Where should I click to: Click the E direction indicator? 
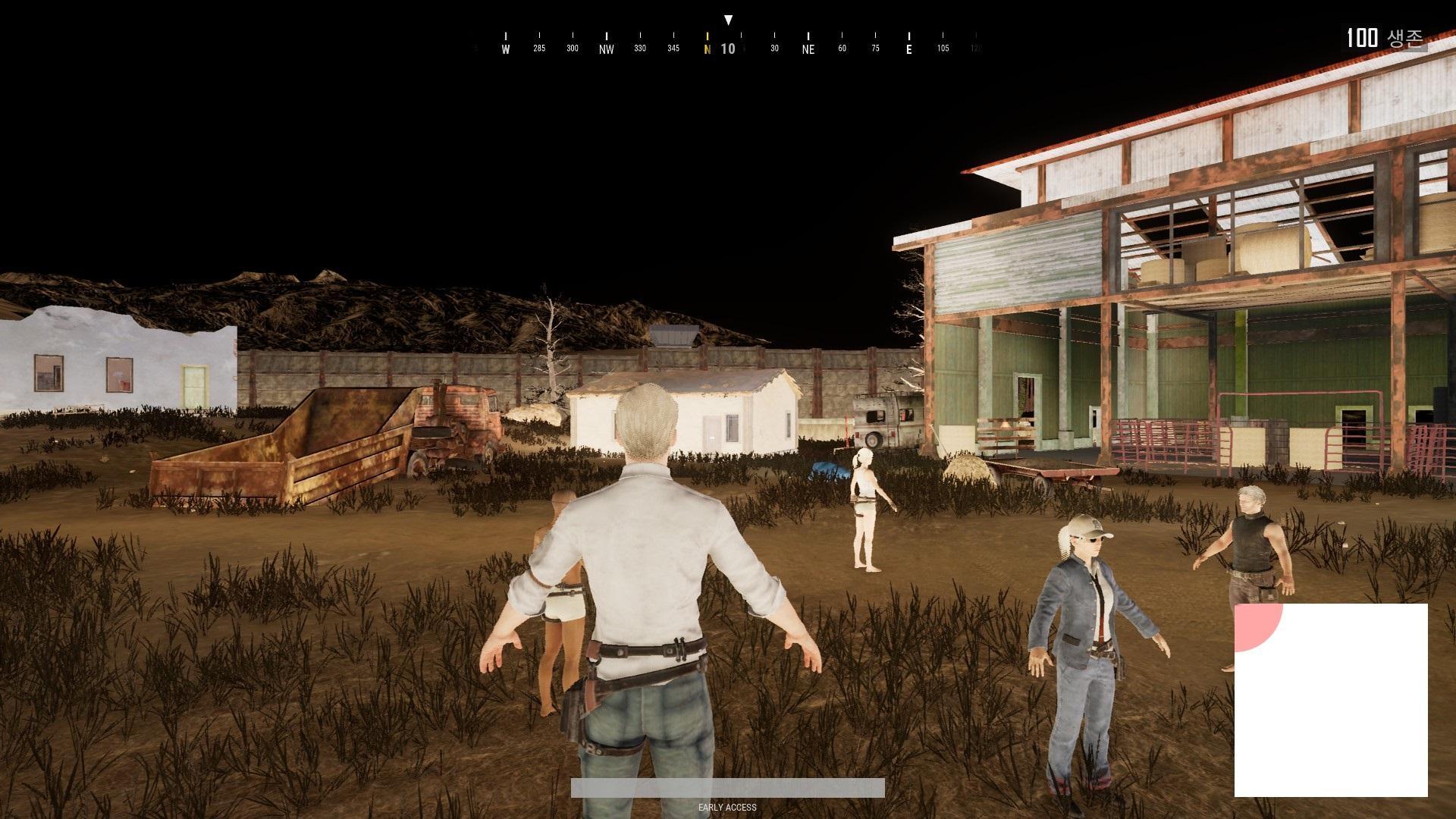coord(908,47)
